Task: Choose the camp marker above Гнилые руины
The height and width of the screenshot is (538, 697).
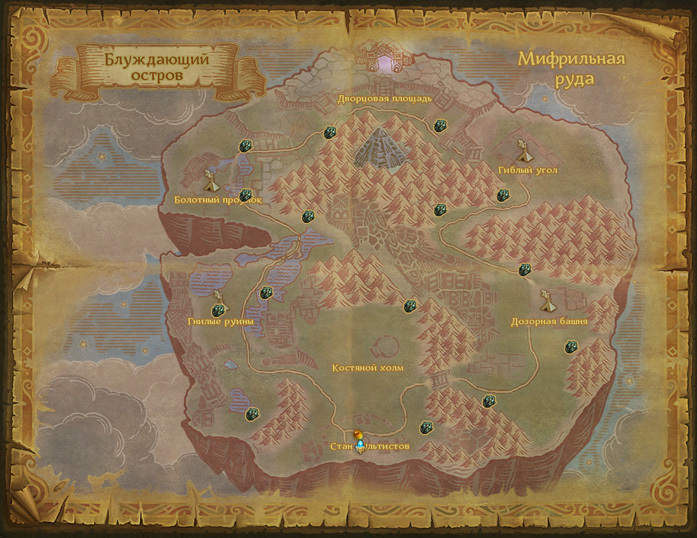Action: (218, 301)
